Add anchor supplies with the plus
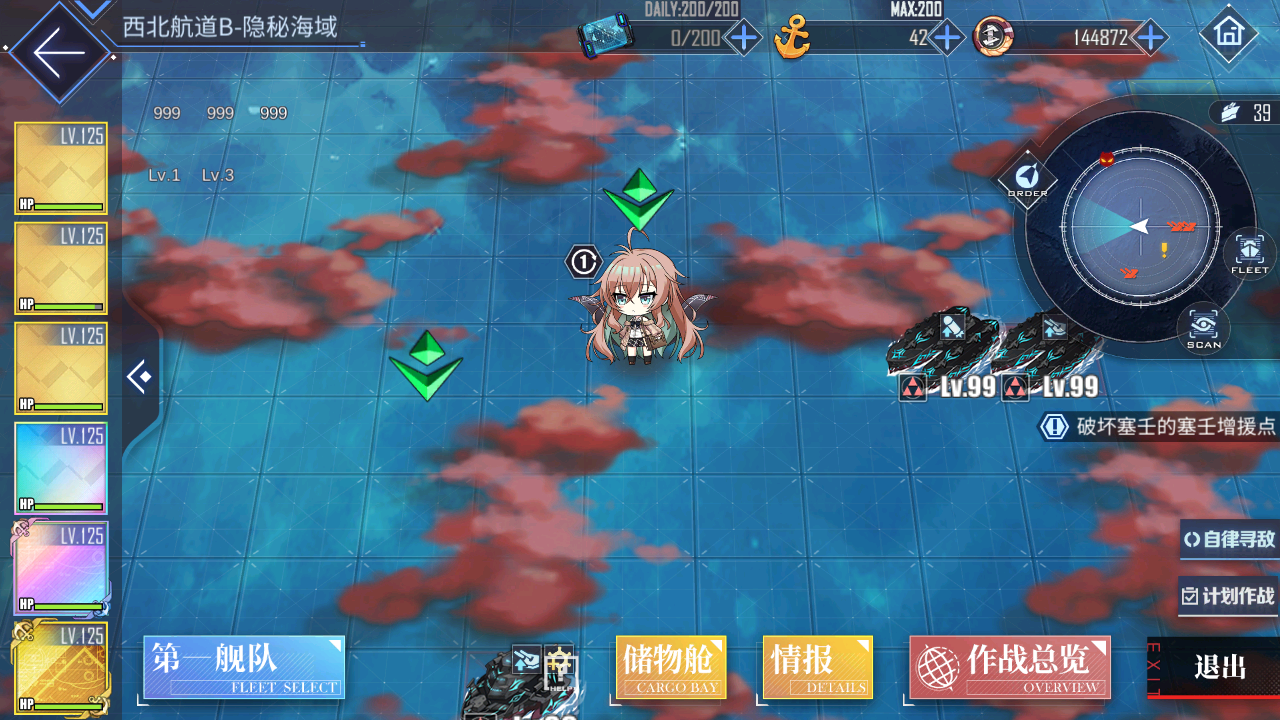 click(946, 39)
